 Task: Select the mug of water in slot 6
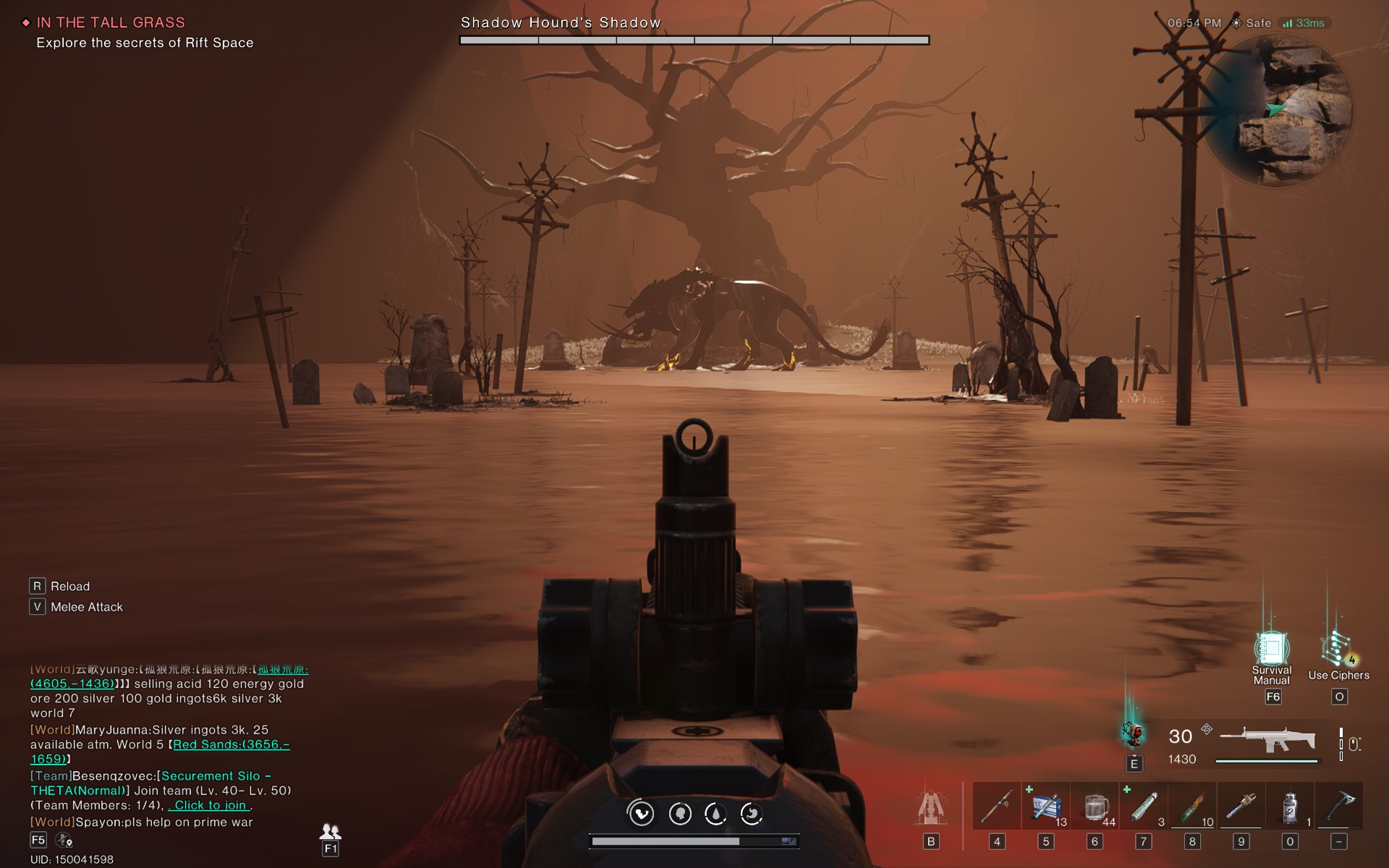pyautogui.click(x=1095, y=805)
